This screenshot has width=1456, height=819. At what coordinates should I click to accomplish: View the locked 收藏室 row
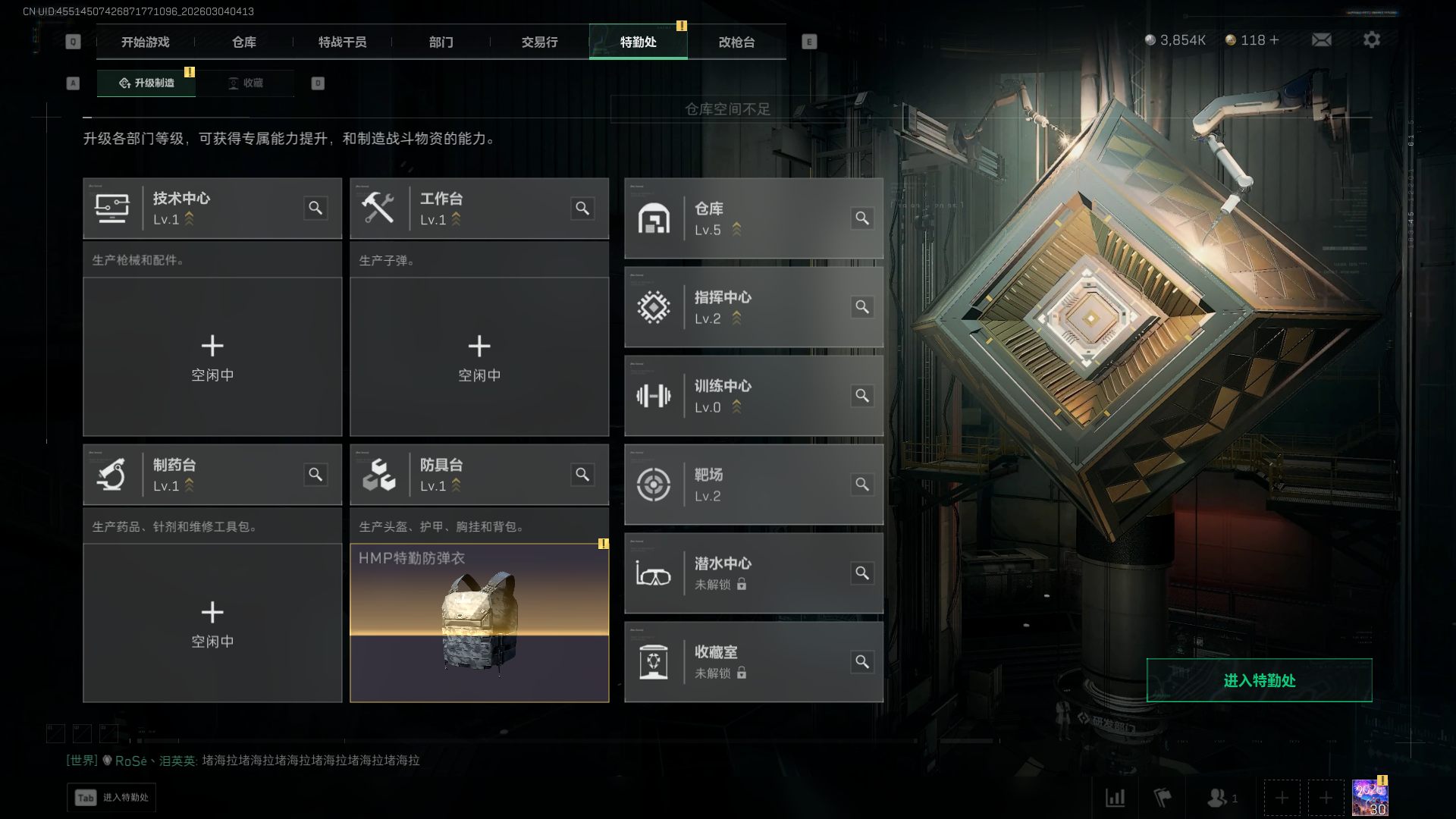click(x=753, y=662)
